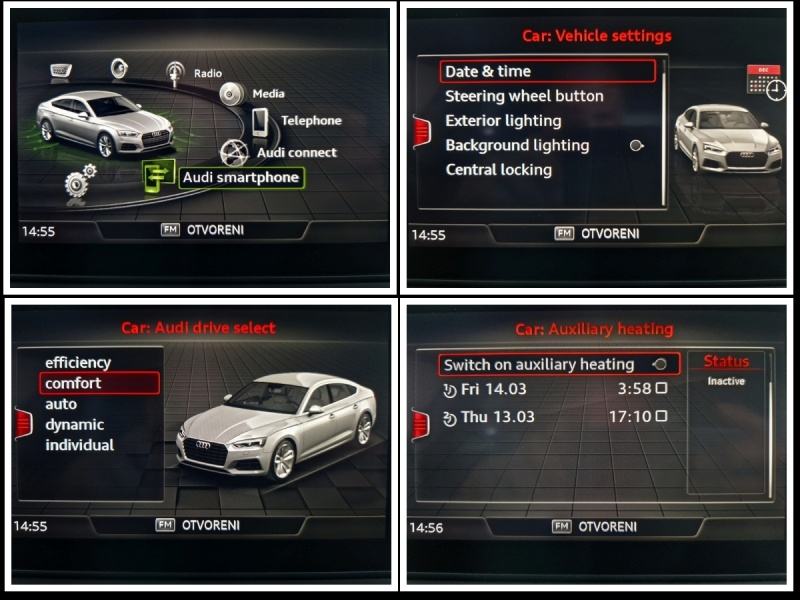Viewport: 800px width, 600px height.
Task: Choose Background lighting from the list
Action: click(x=517, y=145)
